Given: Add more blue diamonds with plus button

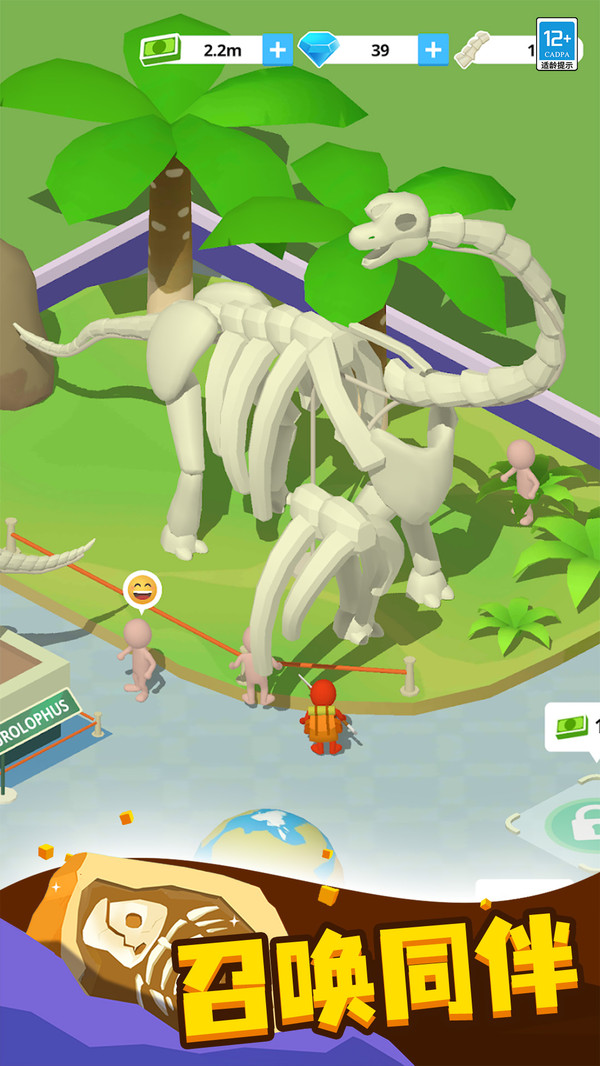Looking at the screenshot, I should pos(433,50).
